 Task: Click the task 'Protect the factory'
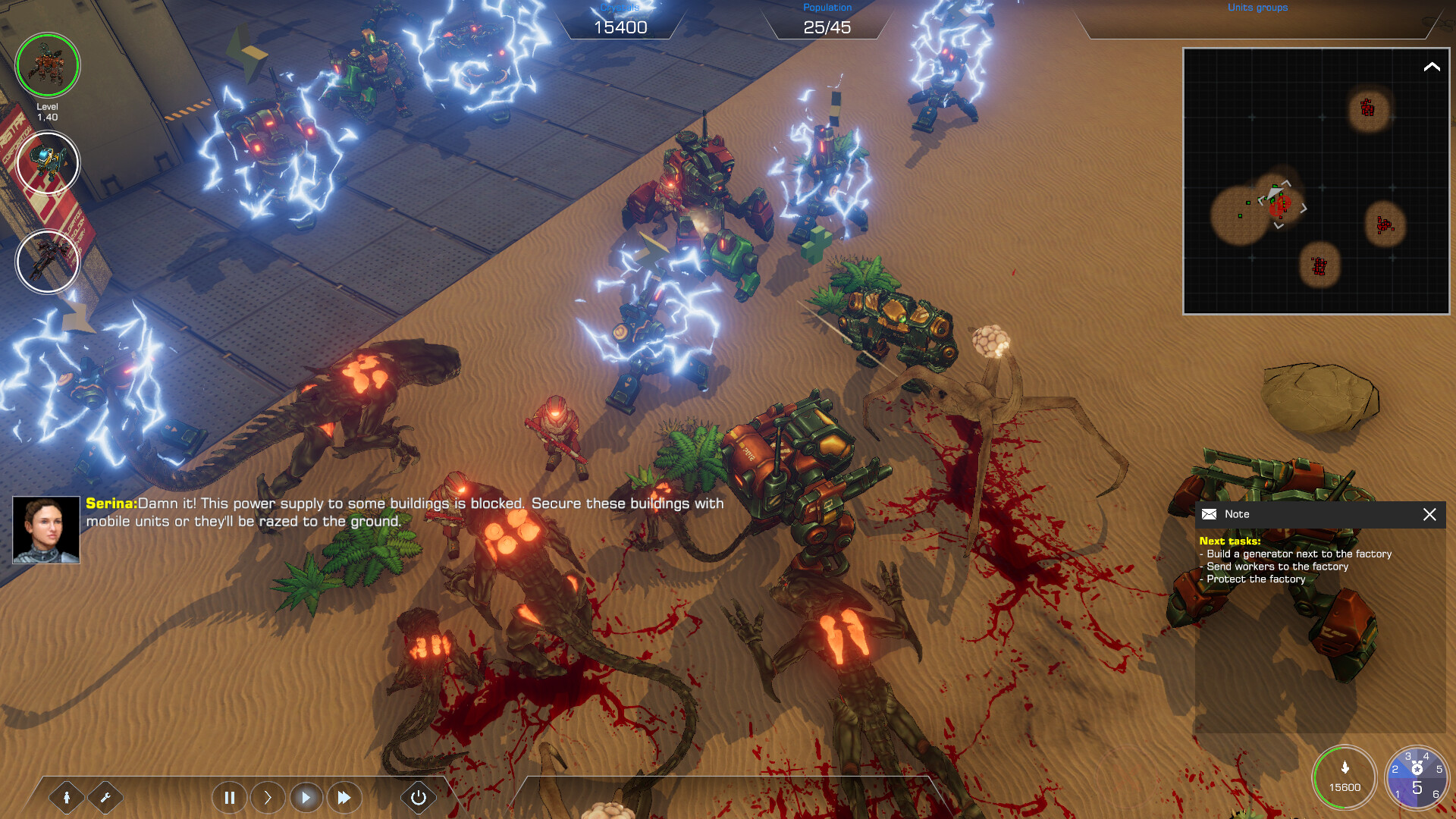click(x=1253, y=579)
